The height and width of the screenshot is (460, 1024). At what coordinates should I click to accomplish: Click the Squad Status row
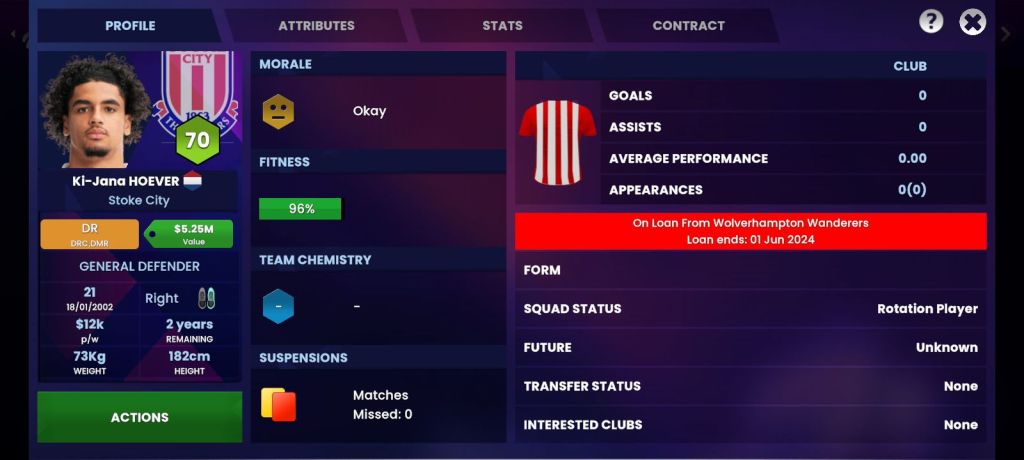750,309
